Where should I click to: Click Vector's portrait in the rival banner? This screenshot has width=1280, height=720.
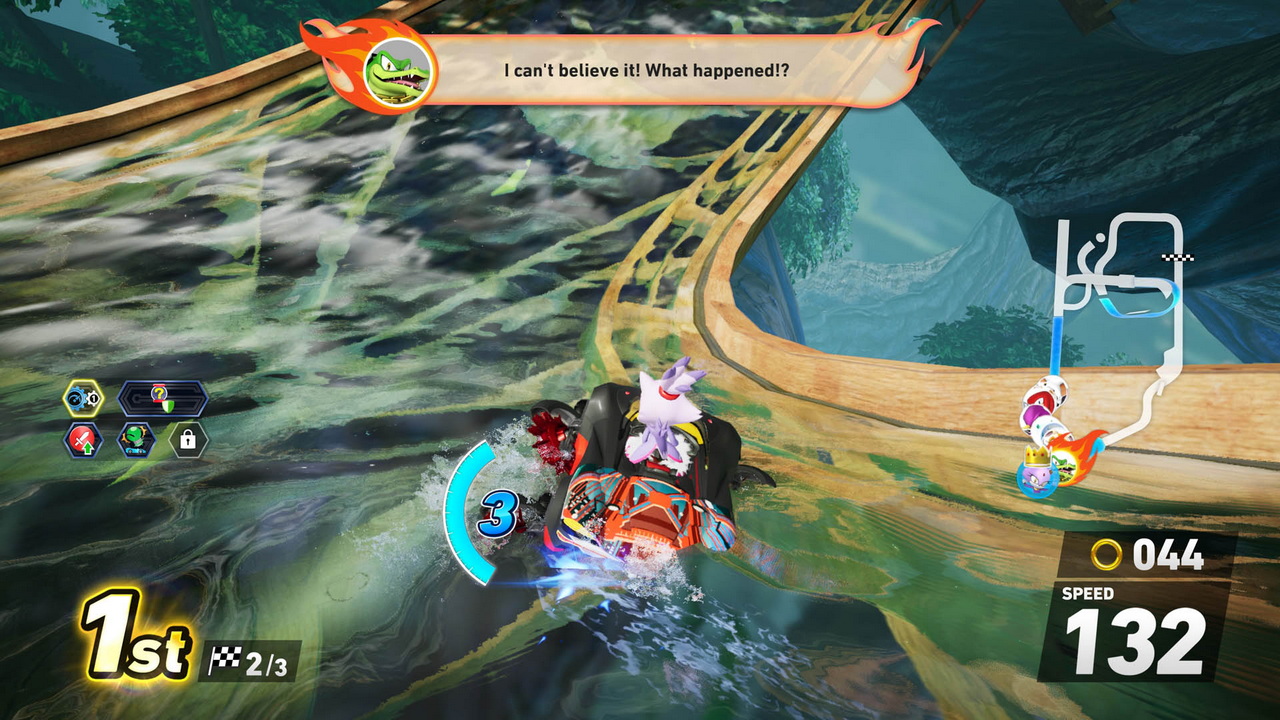tap(397, 71)
